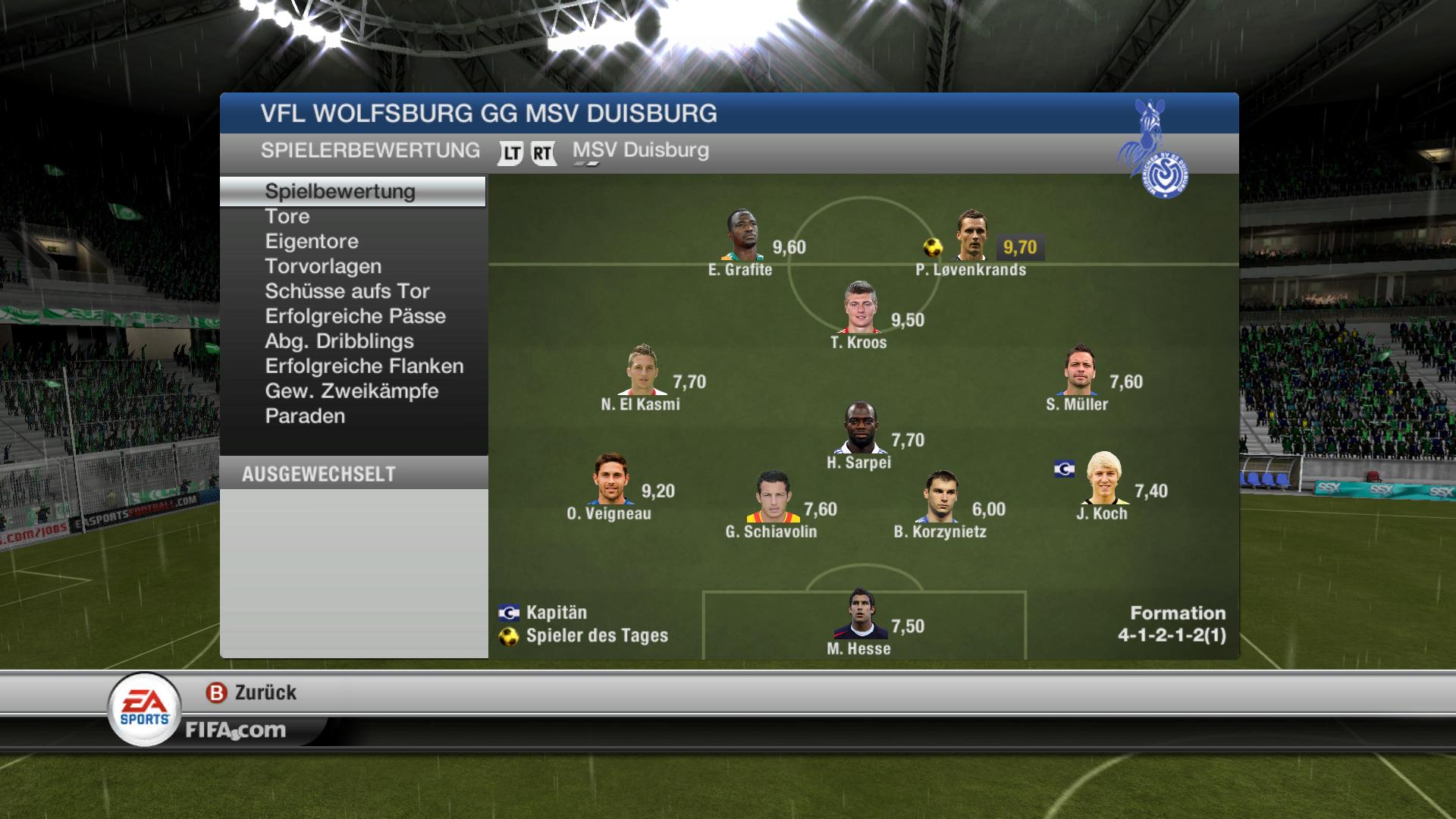Open the FIFA.com link

pos(235,730)
